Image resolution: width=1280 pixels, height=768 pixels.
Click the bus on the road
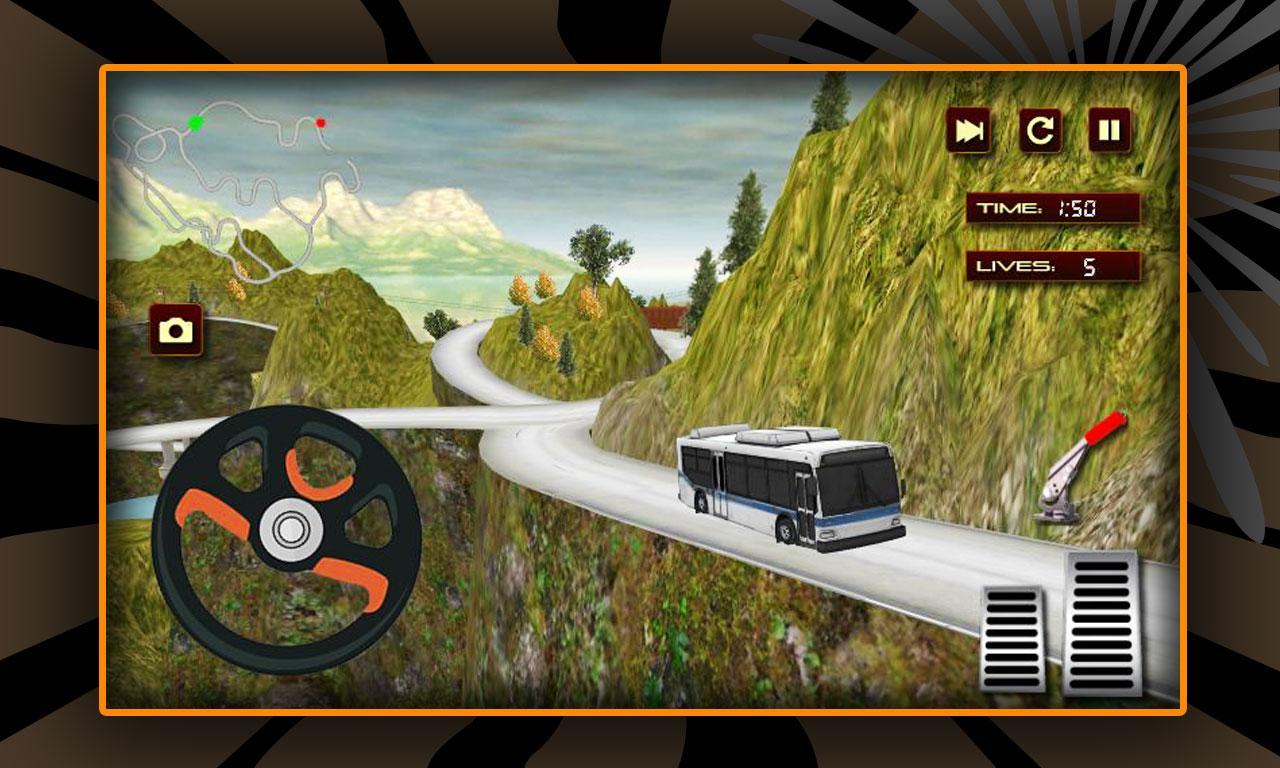(790, 490)
